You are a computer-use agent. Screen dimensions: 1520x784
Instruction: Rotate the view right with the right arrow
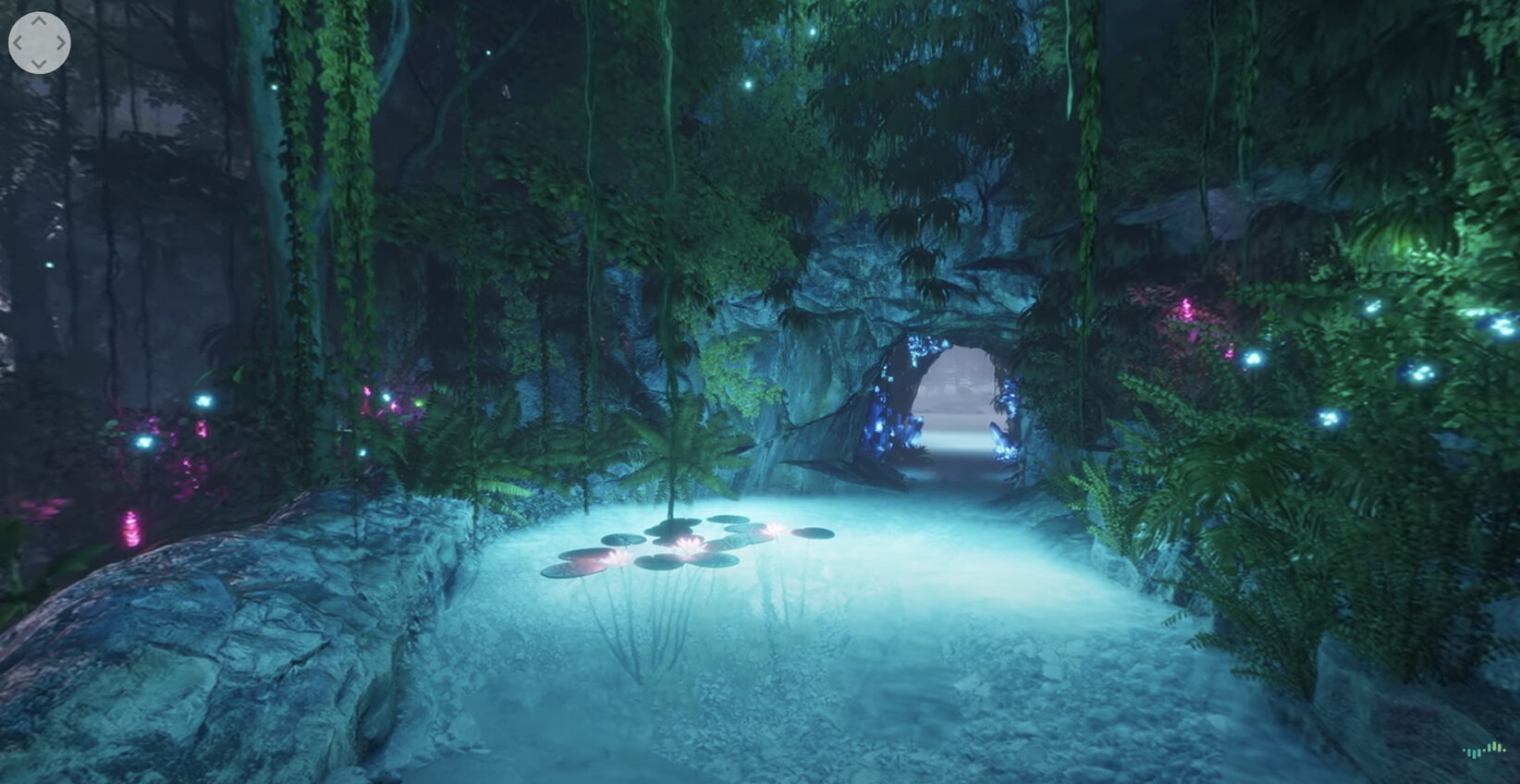60,43
